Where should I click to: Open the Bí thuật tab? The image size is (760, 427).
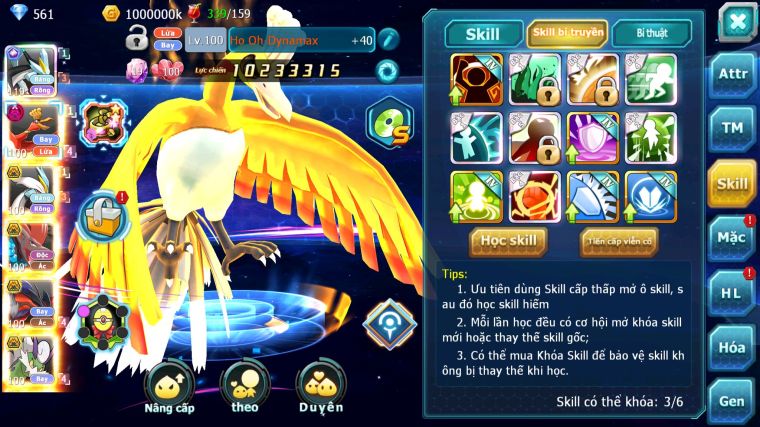tap(651, 33)
